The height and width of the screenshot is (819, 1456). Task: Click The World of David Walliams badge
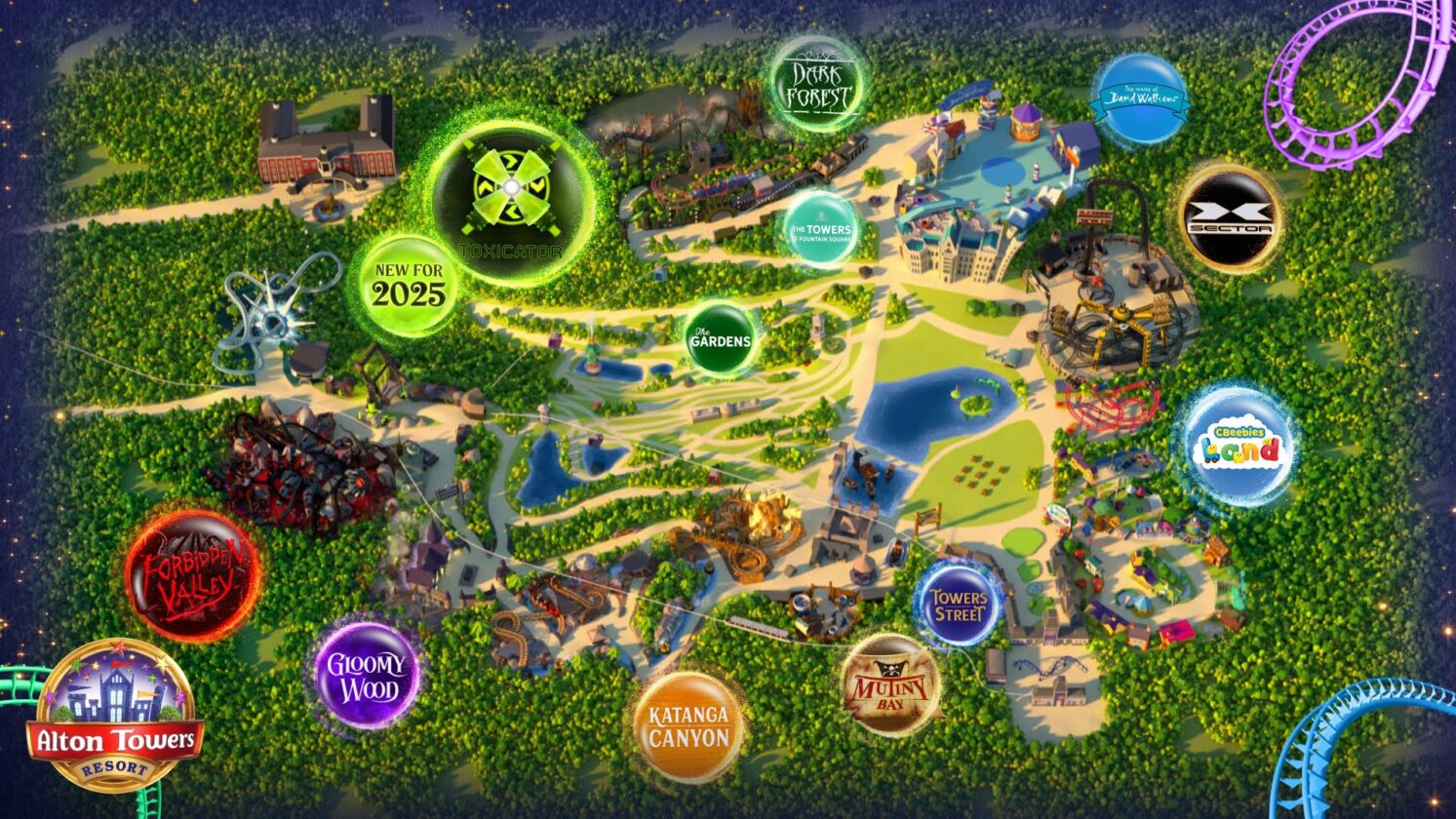1141,97
